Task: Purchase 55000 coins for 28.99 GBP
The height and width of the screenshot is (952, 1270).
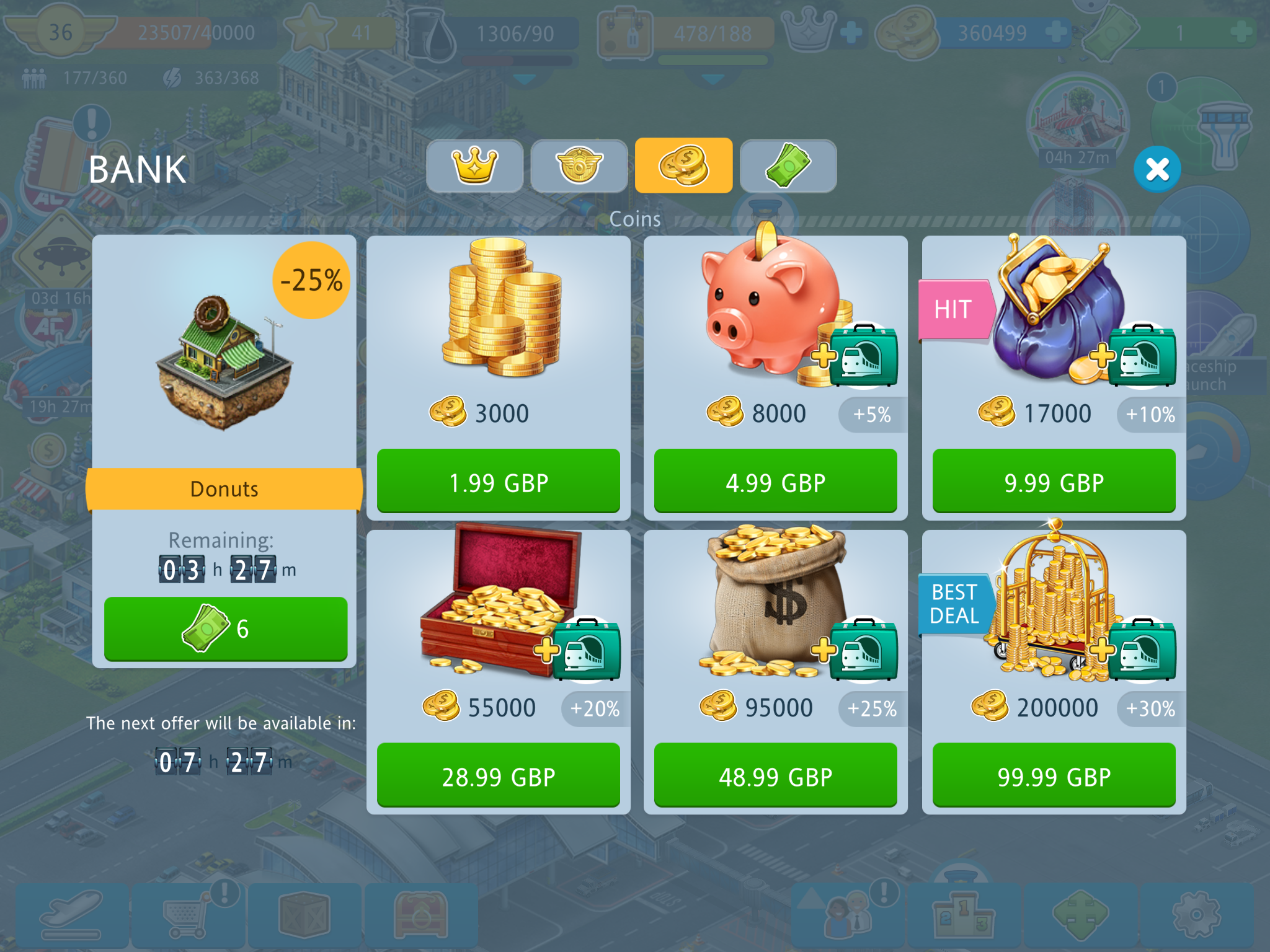Action: (x=499, y=775)
